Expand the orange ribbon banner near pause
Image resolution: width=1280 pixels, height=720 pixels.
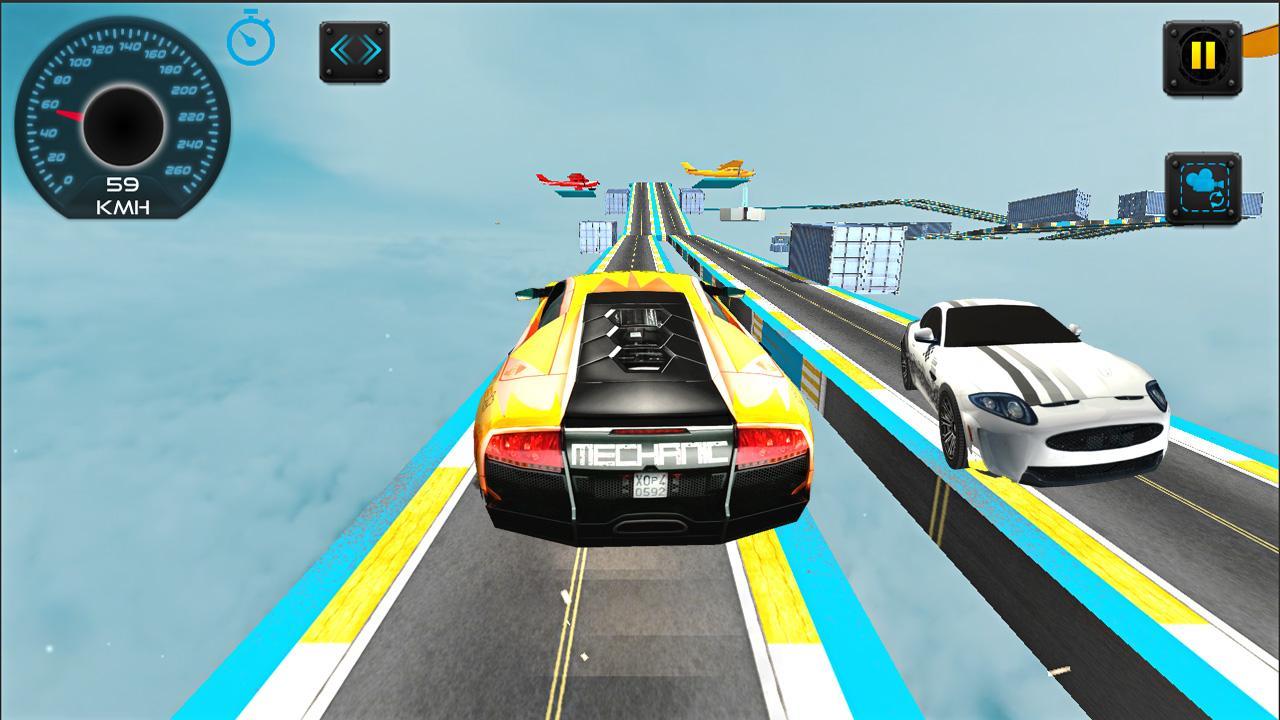(1258, 45)
